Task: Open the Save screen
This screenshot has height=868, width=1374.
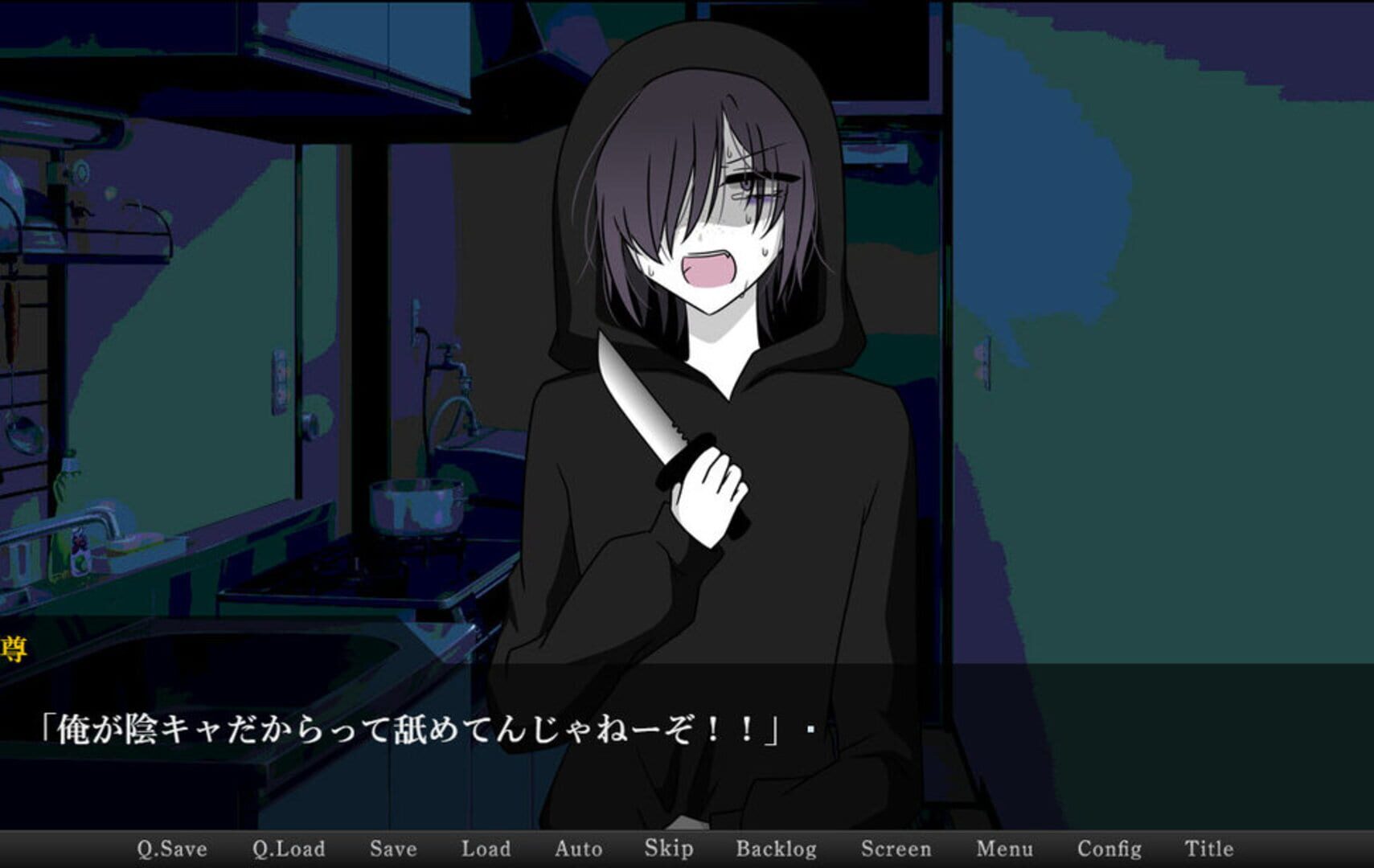Action: 393,848
